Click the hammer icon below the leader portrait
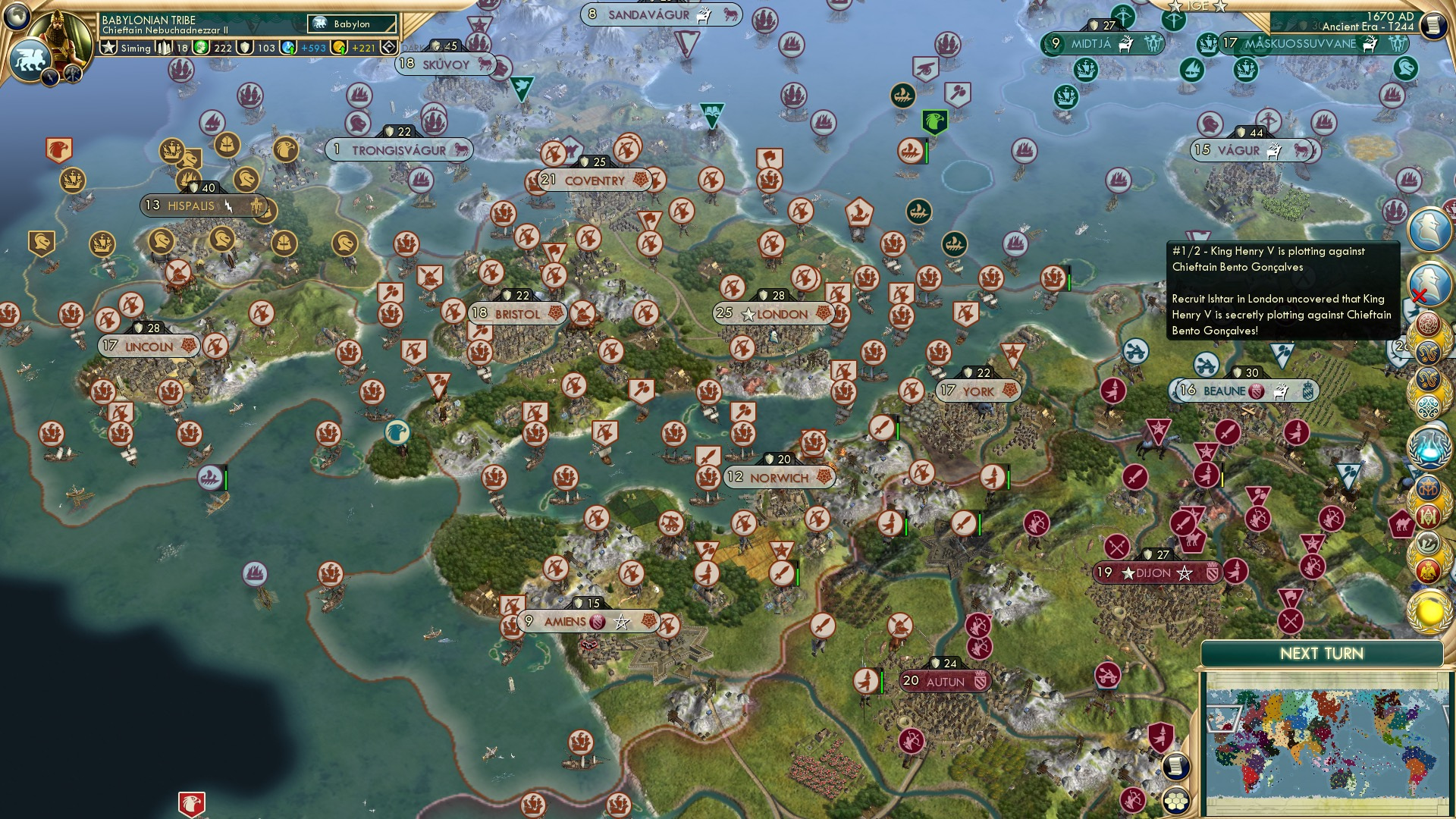Image resolution: width=1456 pixels, height=819 pixels. click(x=71, y=74)
